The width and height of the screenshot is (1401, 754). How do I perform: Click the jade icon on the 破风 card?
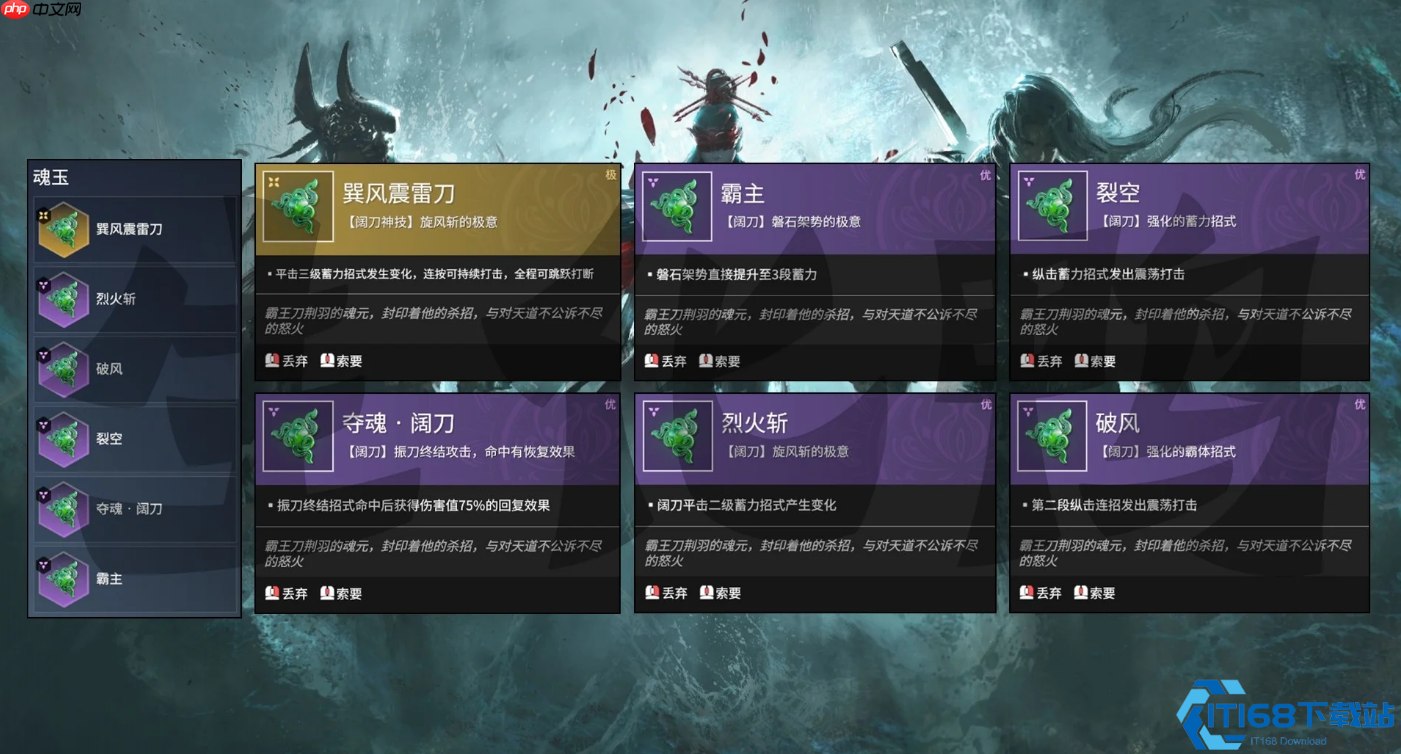coord(1052,436)
